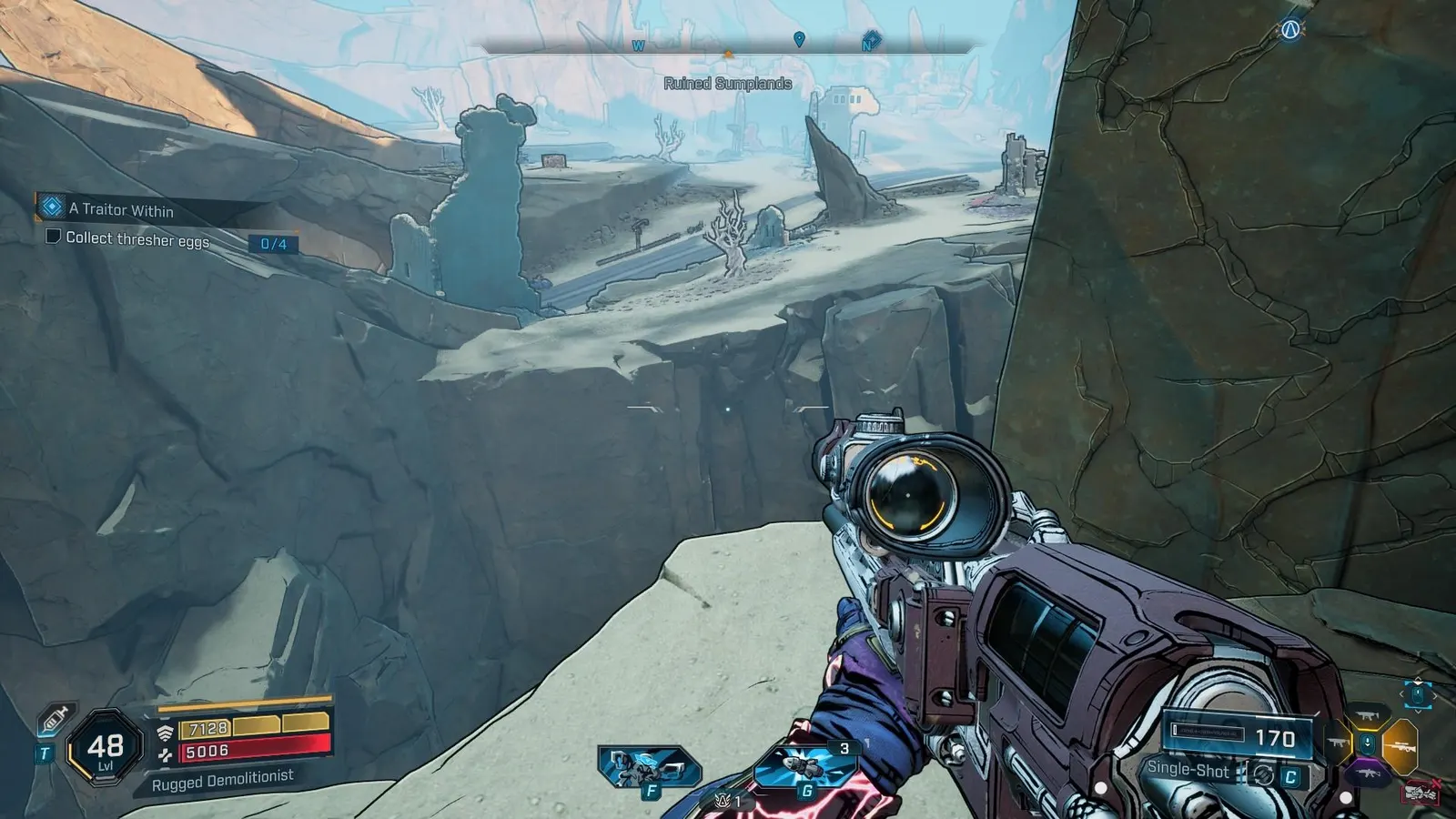Viewport: 1456px width, 819px height.
Task: Click the left arrow beside the mouse scroll icon
Action: click(x=1401, y=693)
